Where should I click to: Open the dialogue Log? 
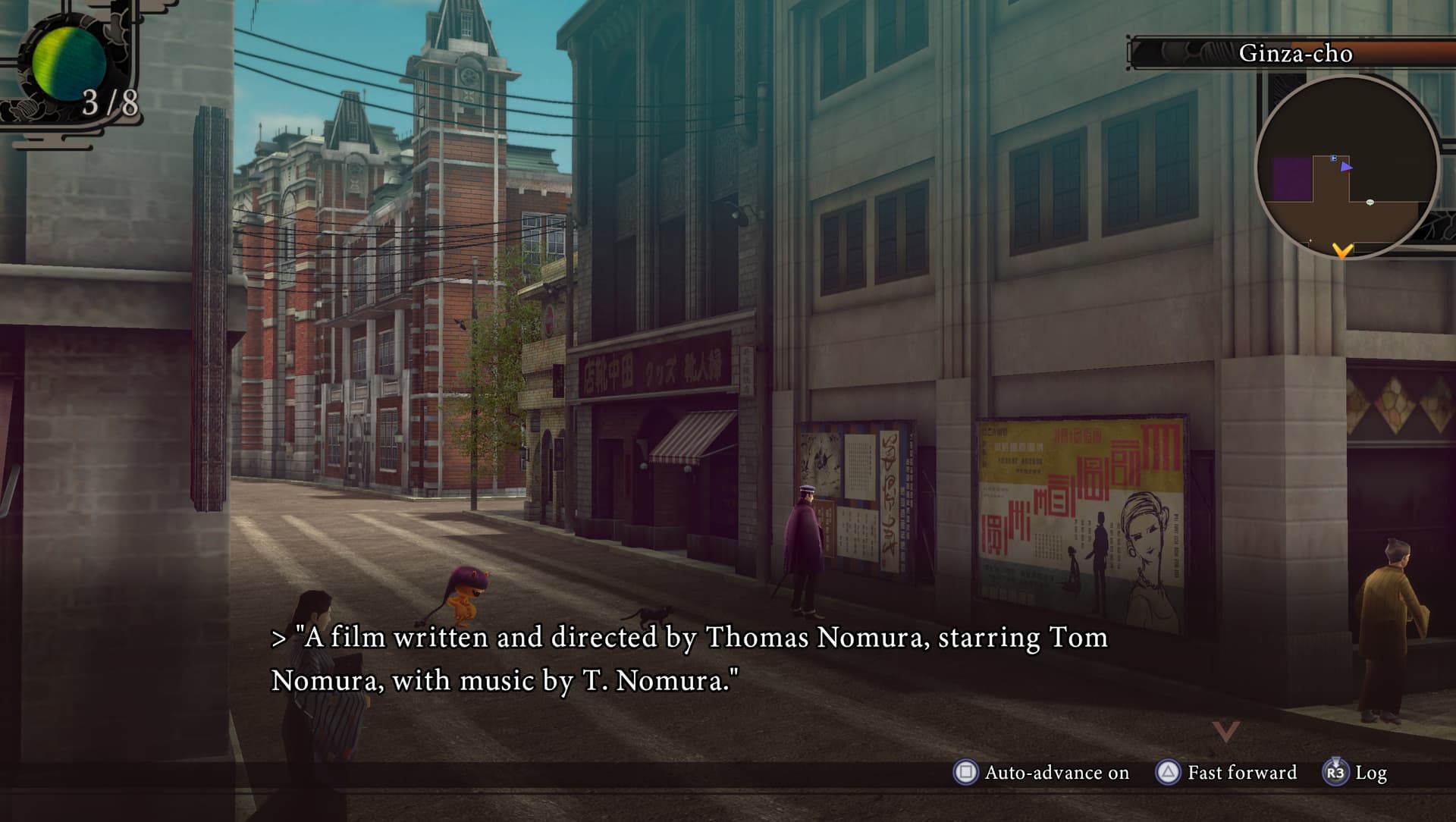[1356, 773]
